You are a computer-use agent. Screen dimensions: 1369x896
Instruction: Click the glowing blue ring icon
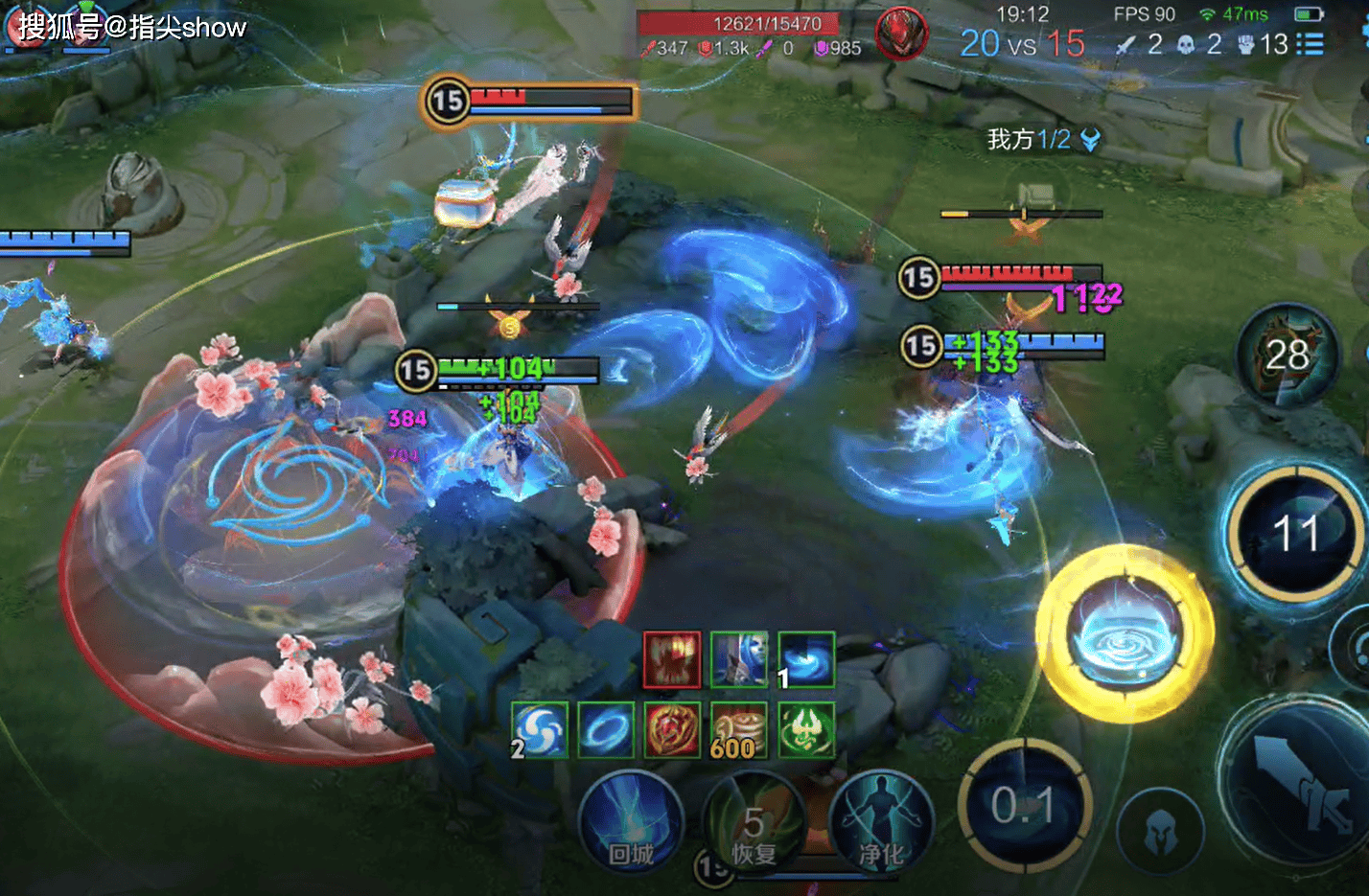606,730
